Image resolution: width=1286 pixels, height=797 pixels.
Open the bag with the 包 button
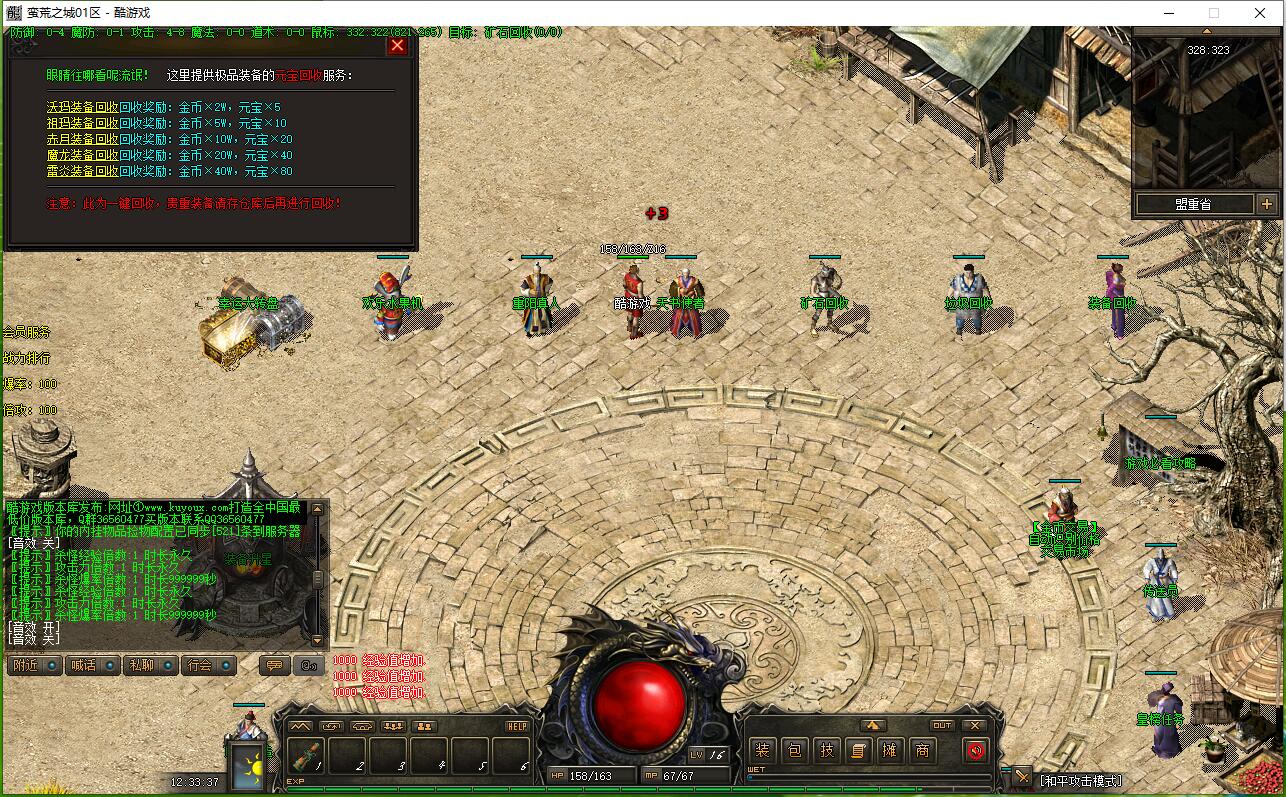pos(795,750)
